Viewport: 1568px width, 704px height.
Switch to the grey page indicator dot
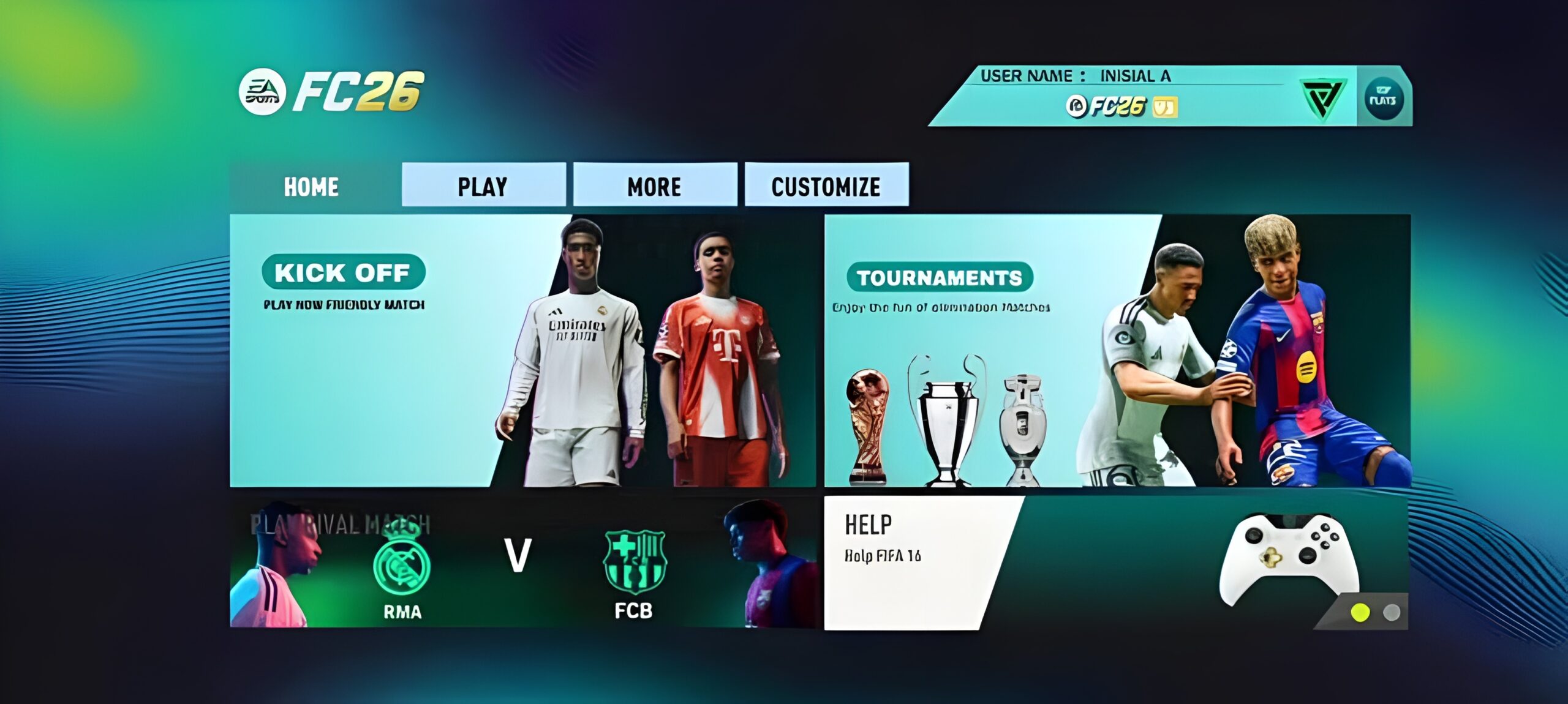1392,612
